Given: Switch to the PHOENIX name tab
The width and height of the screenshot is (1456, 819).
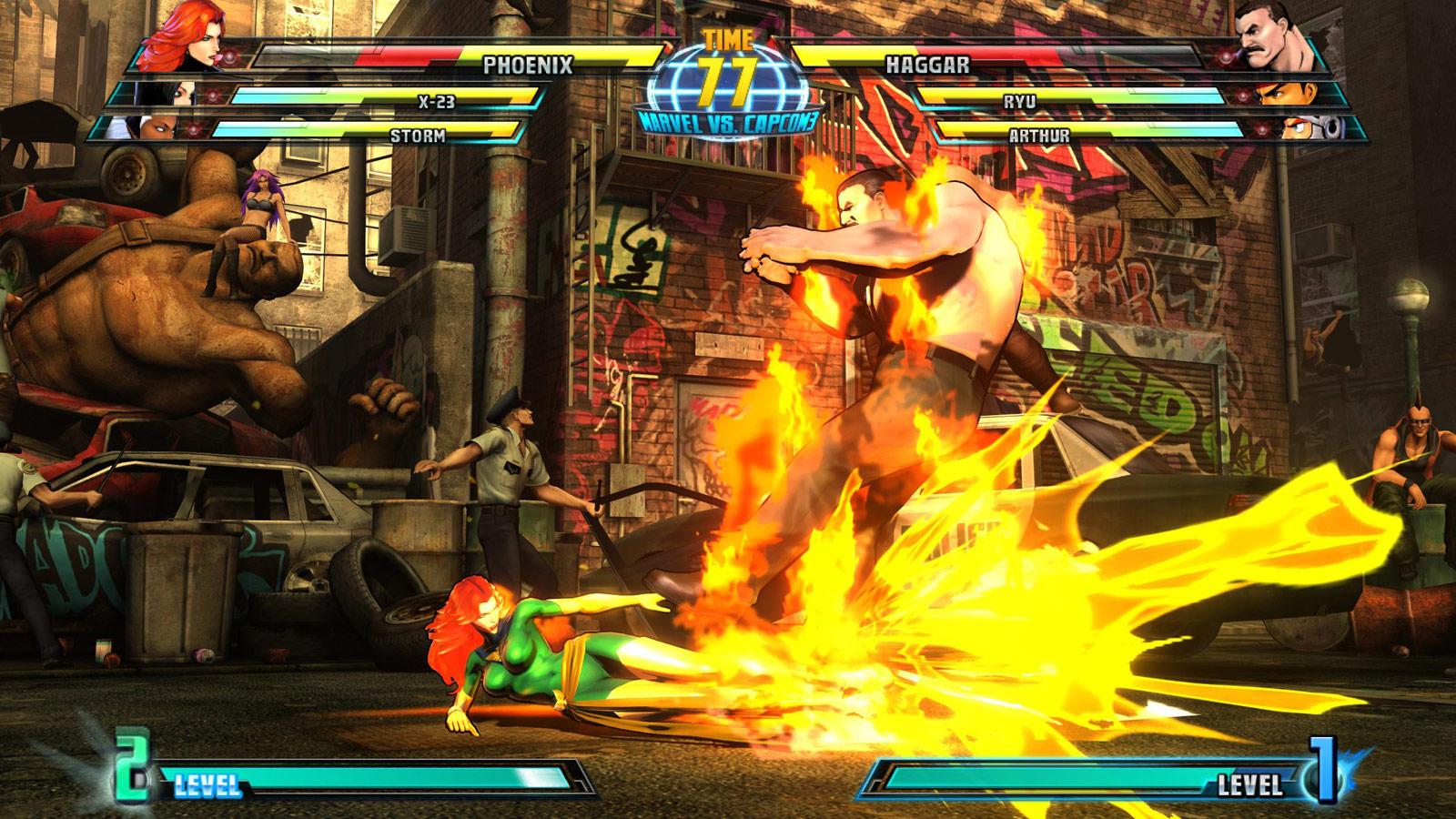Looking at the screenshot, I should [528, 65].
